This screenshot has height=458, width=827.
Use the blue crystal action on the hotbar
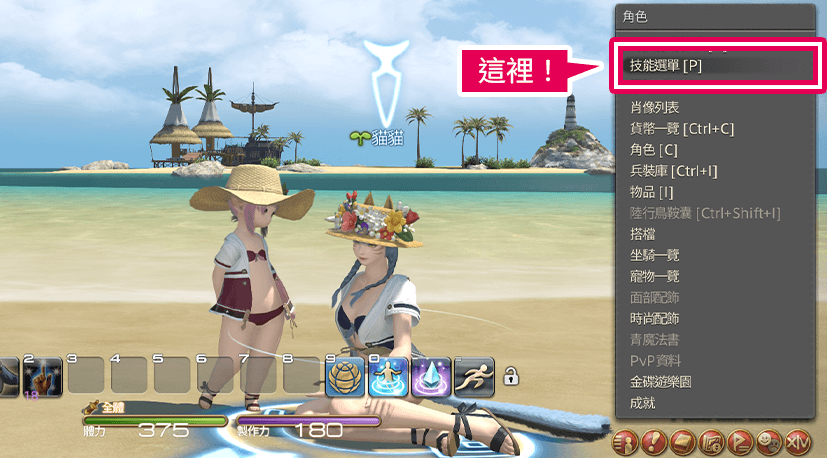[431, 376]
